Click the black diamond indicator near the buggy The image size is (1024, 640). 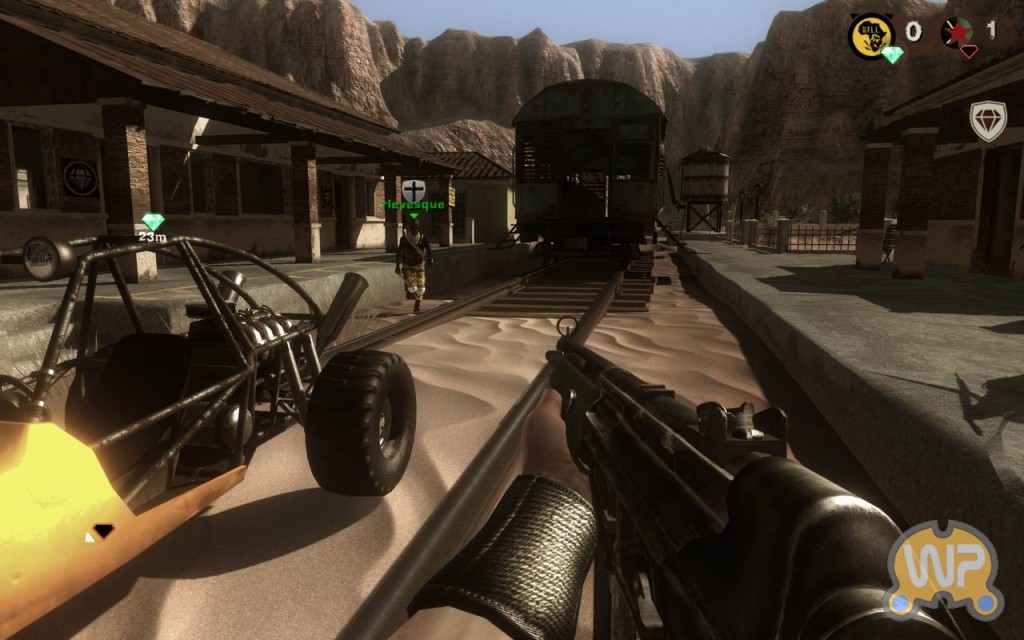tap(102, 531)
